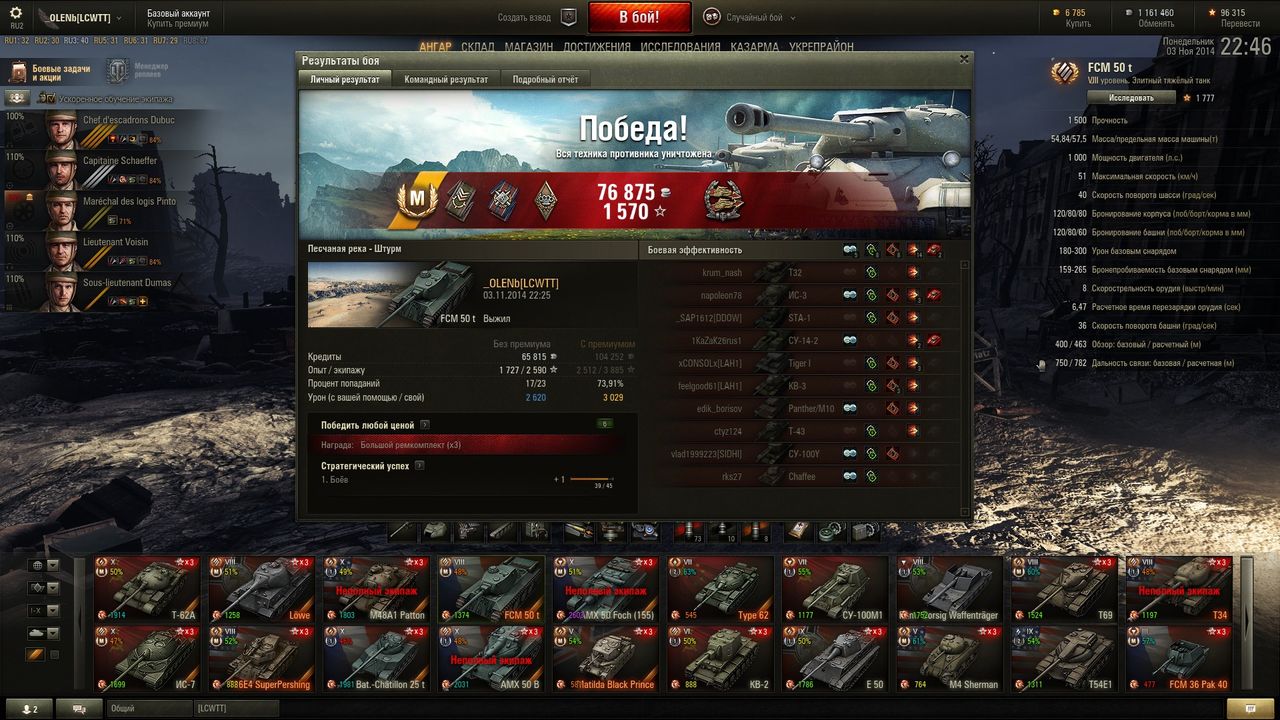Image resolution: width=1280 pixels, height=720 pixels.
Task: Open the settings gear menu
Action: [x=16, y=13]
